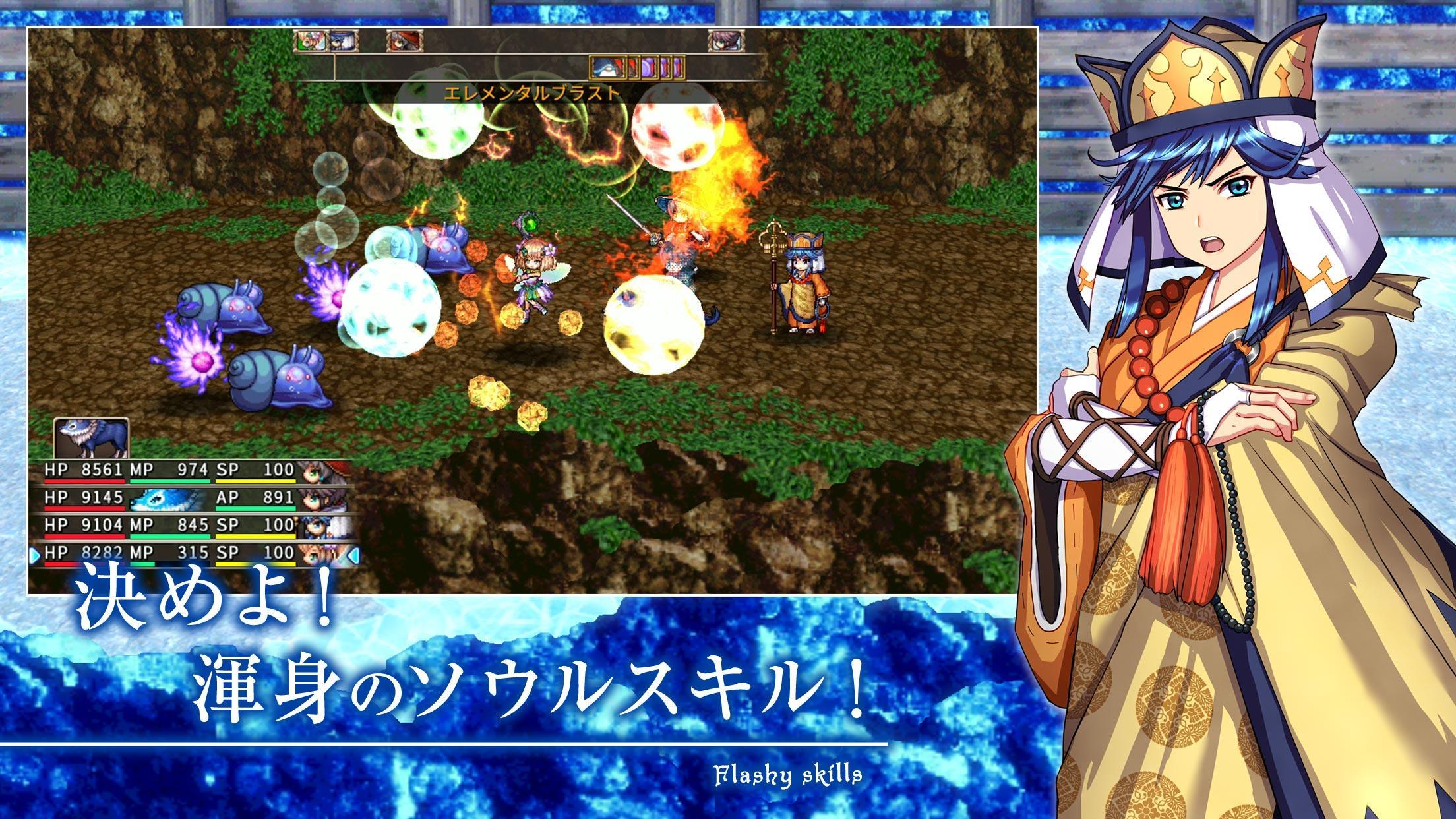Select the green-clad character portrait in the turn bar

tap(312, 40)
